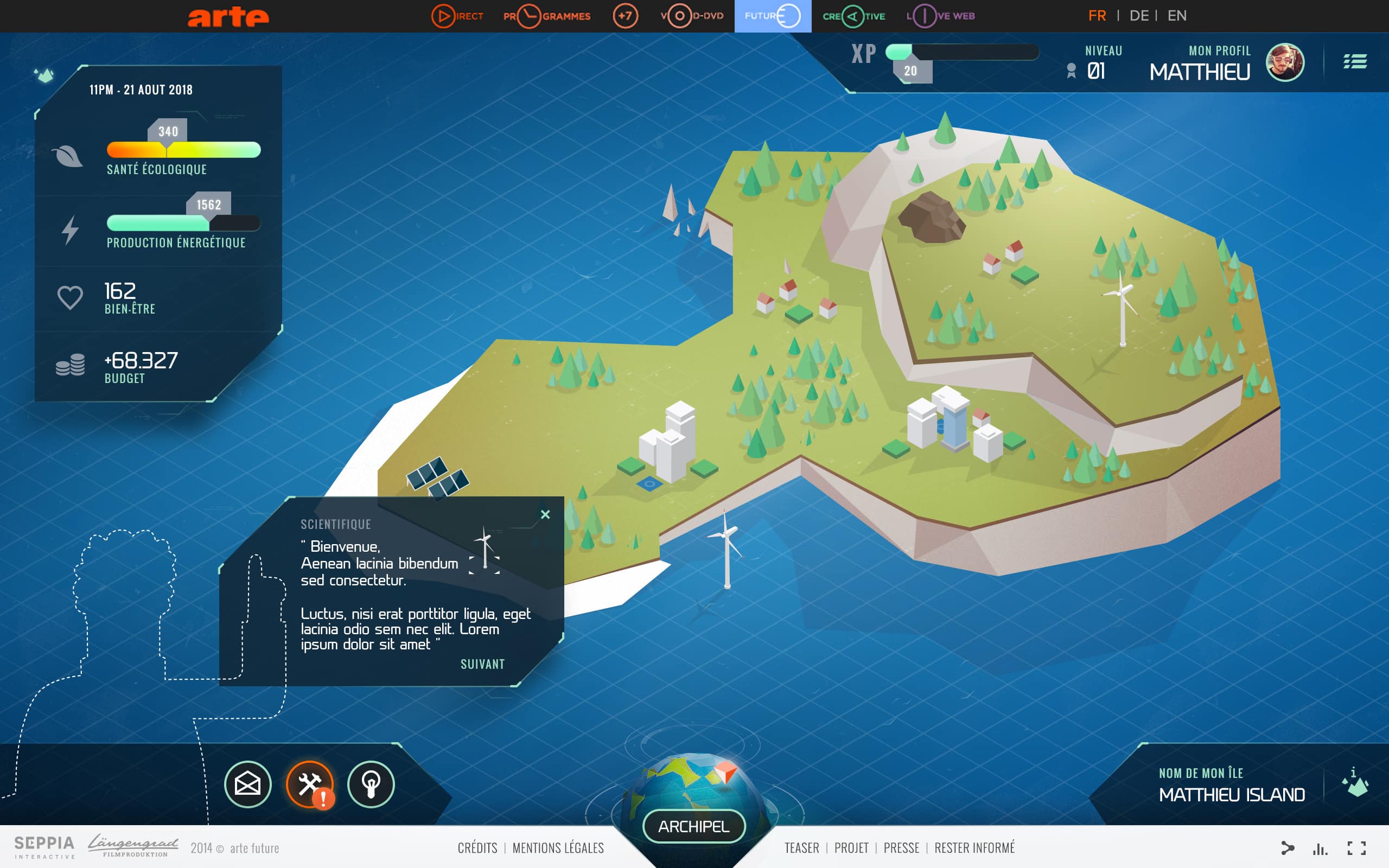Open the build tools icon
Viewport: 1389px width, 868px height.
pos(310,784)
